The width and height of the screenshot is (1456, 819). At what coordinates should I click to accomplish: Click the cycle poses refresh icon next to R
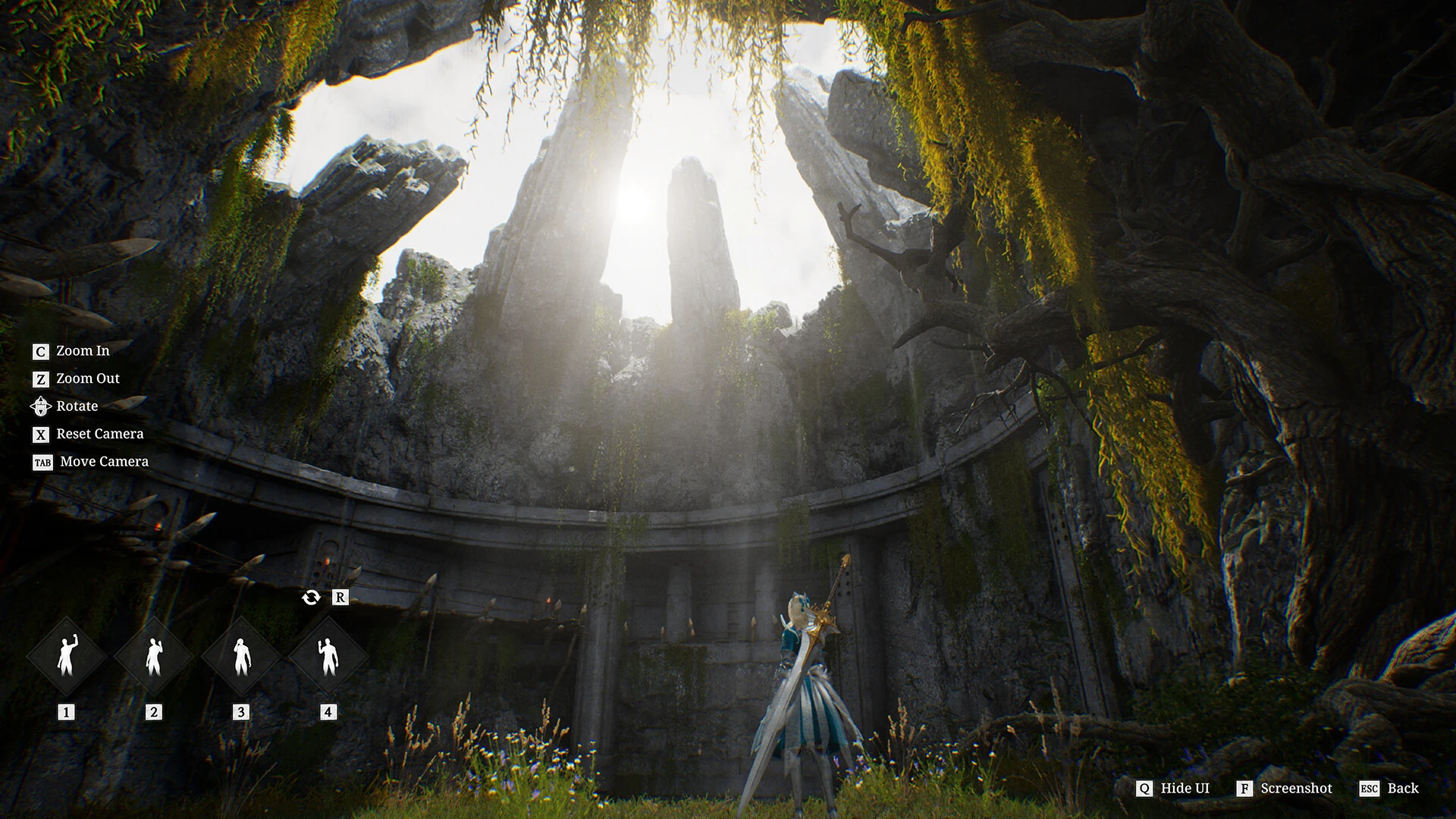(311, 598)
